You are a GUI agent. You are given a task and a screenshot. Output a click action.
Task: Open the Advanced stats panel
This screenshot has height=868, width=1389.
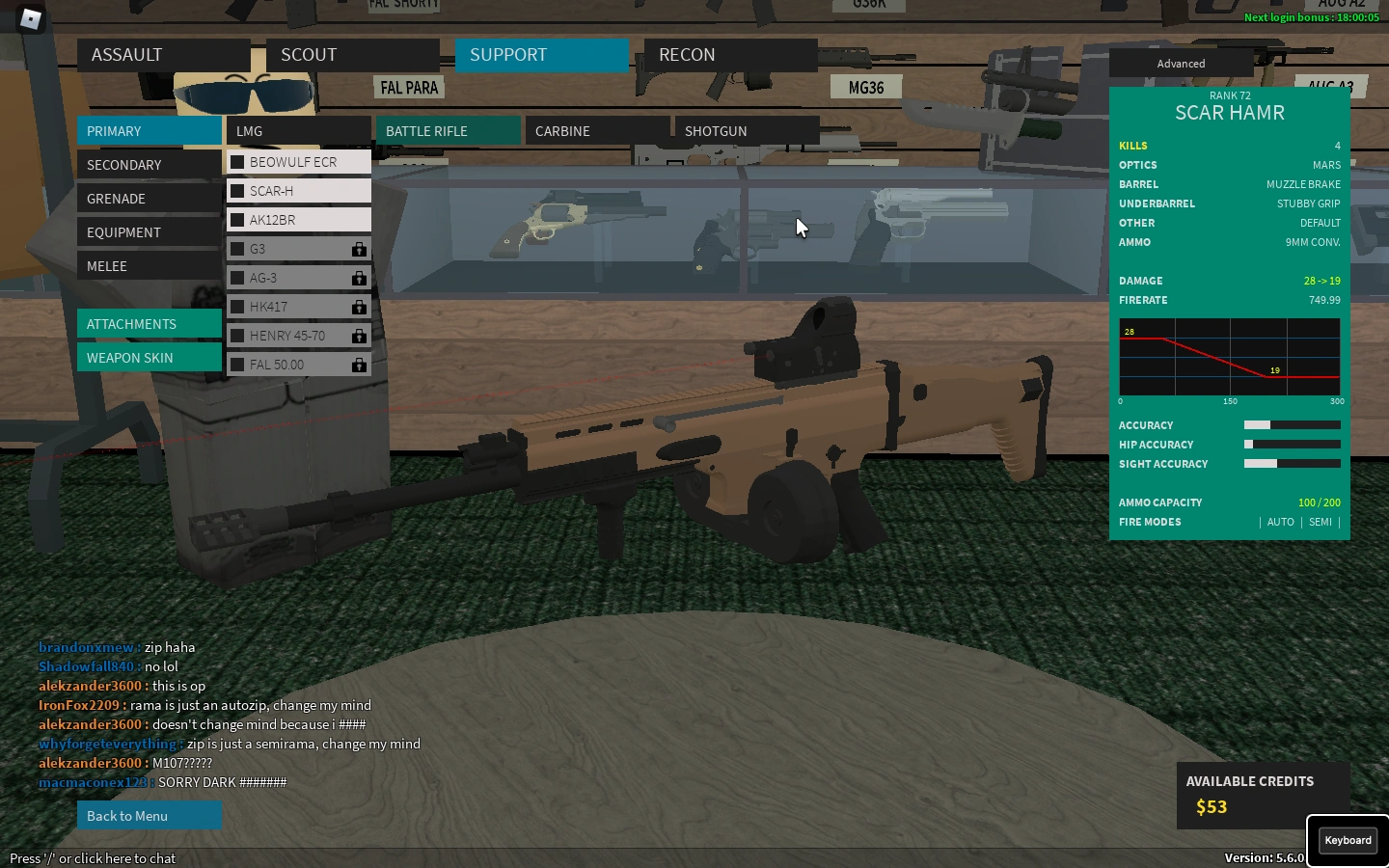1181,63
